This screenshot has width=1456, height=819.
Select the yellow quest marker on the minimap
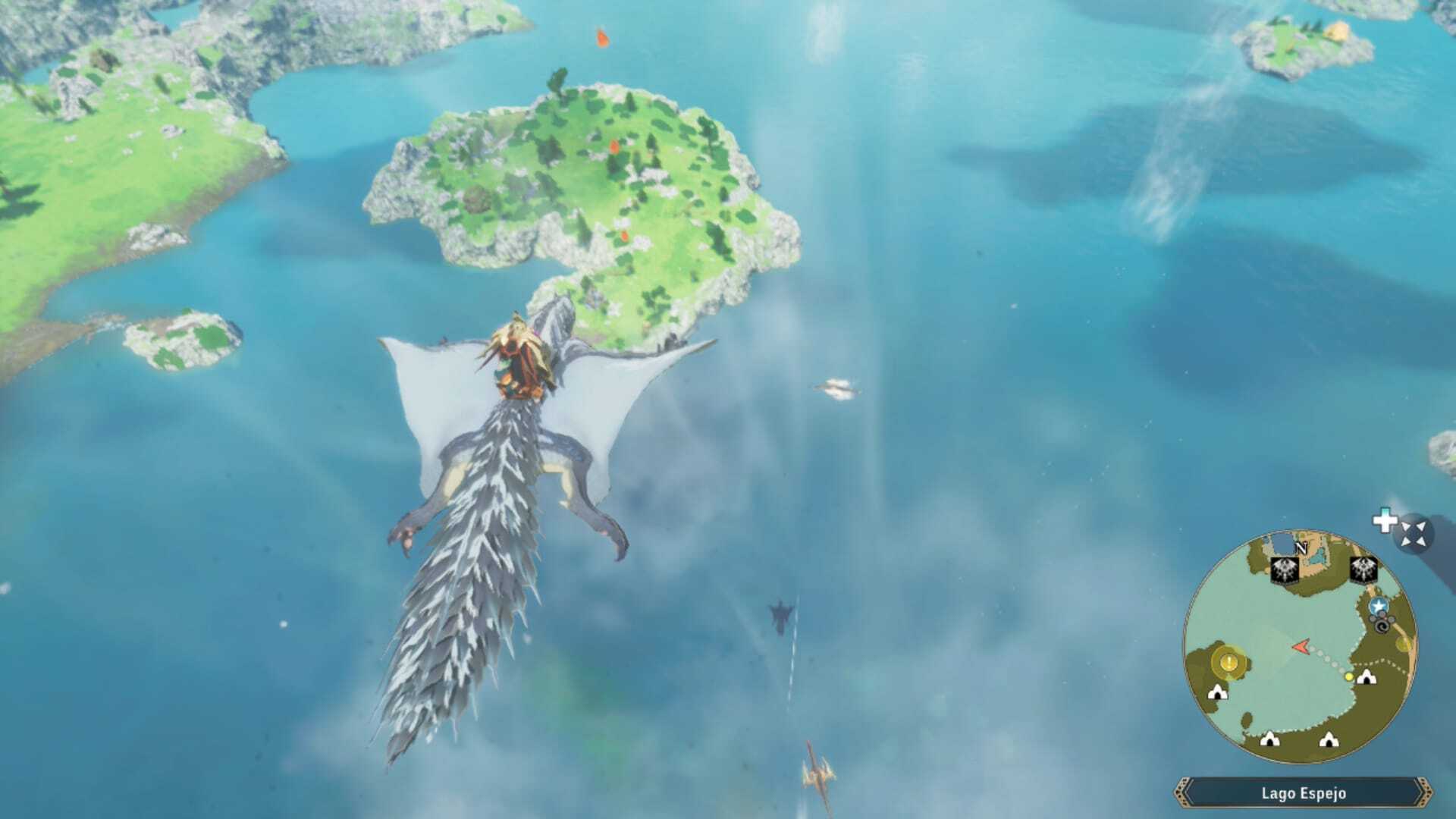coord(1228,662)
